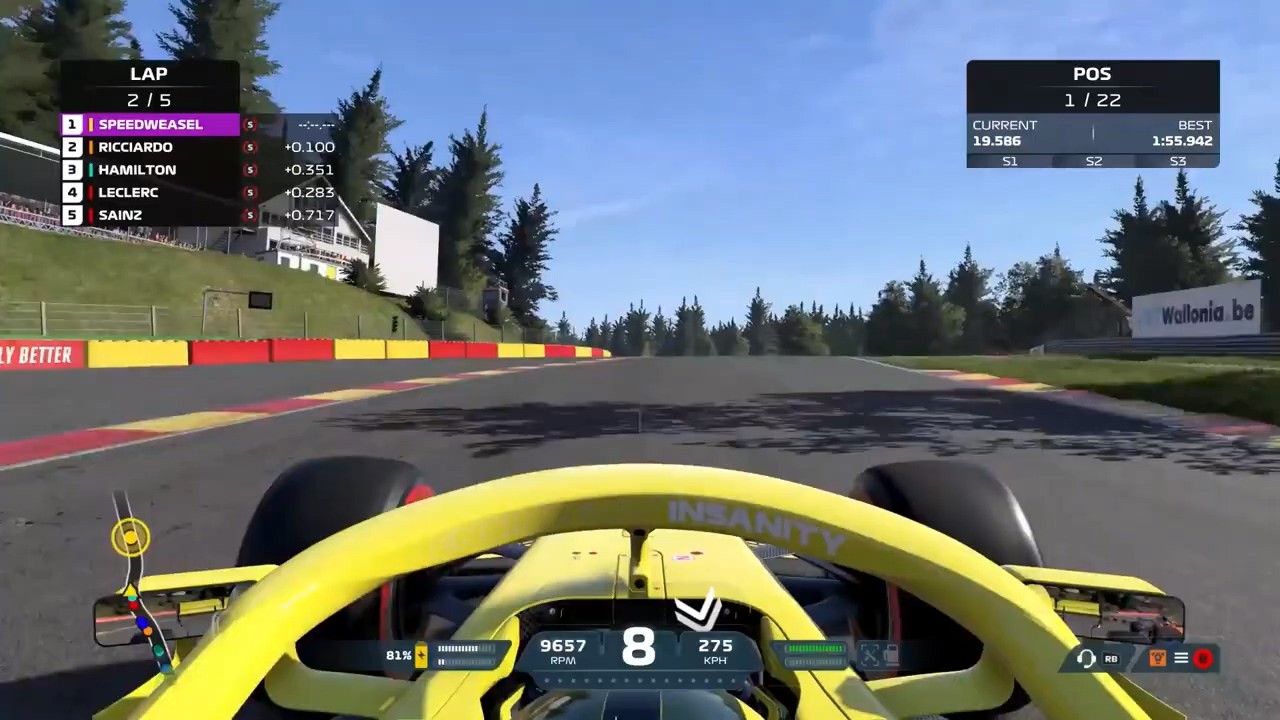Click the yellow circle marker on the minimap
1280x720 pixels.
coord(130,538)
